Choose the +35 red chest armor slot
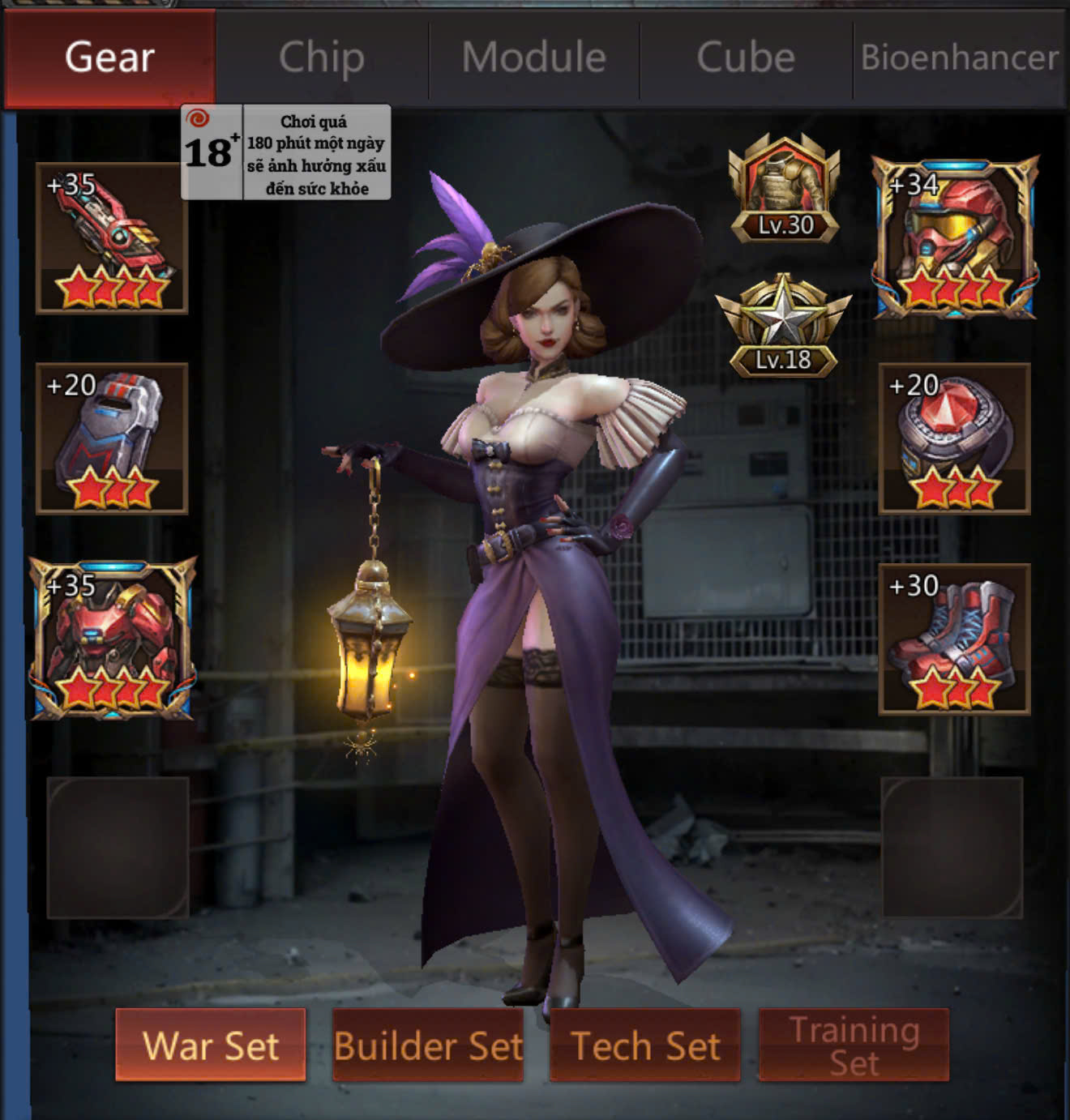Image resolution: width=1070 pixels, height=1120 pixels. click(112, 639)
